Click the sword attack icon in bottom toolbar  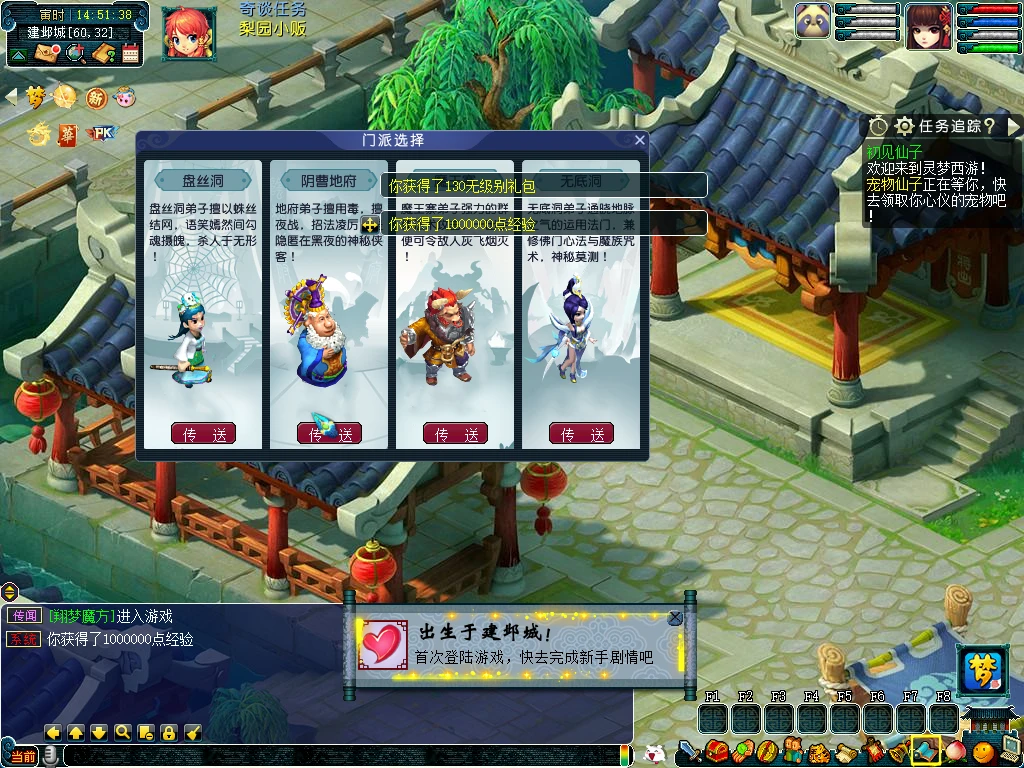[690, 750]
